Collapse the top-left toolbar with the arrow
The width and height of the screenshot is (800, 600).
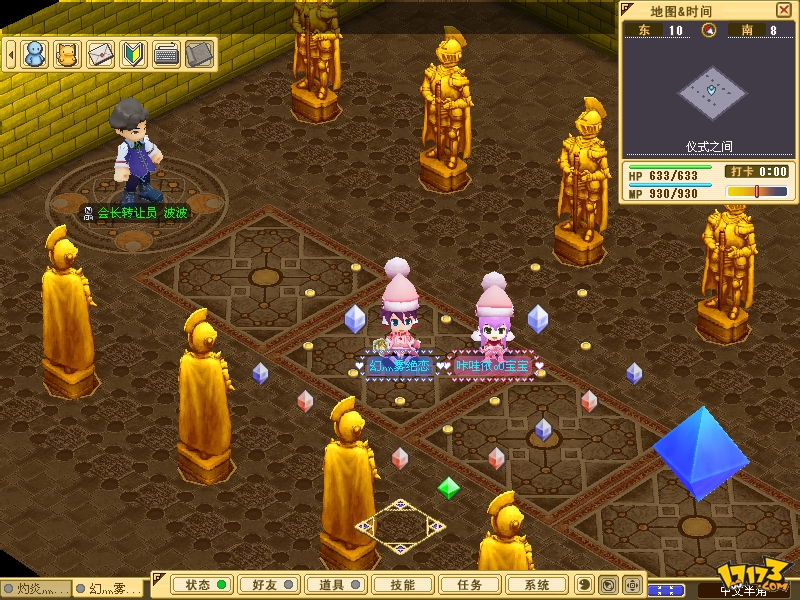click(x=10, y=54)
